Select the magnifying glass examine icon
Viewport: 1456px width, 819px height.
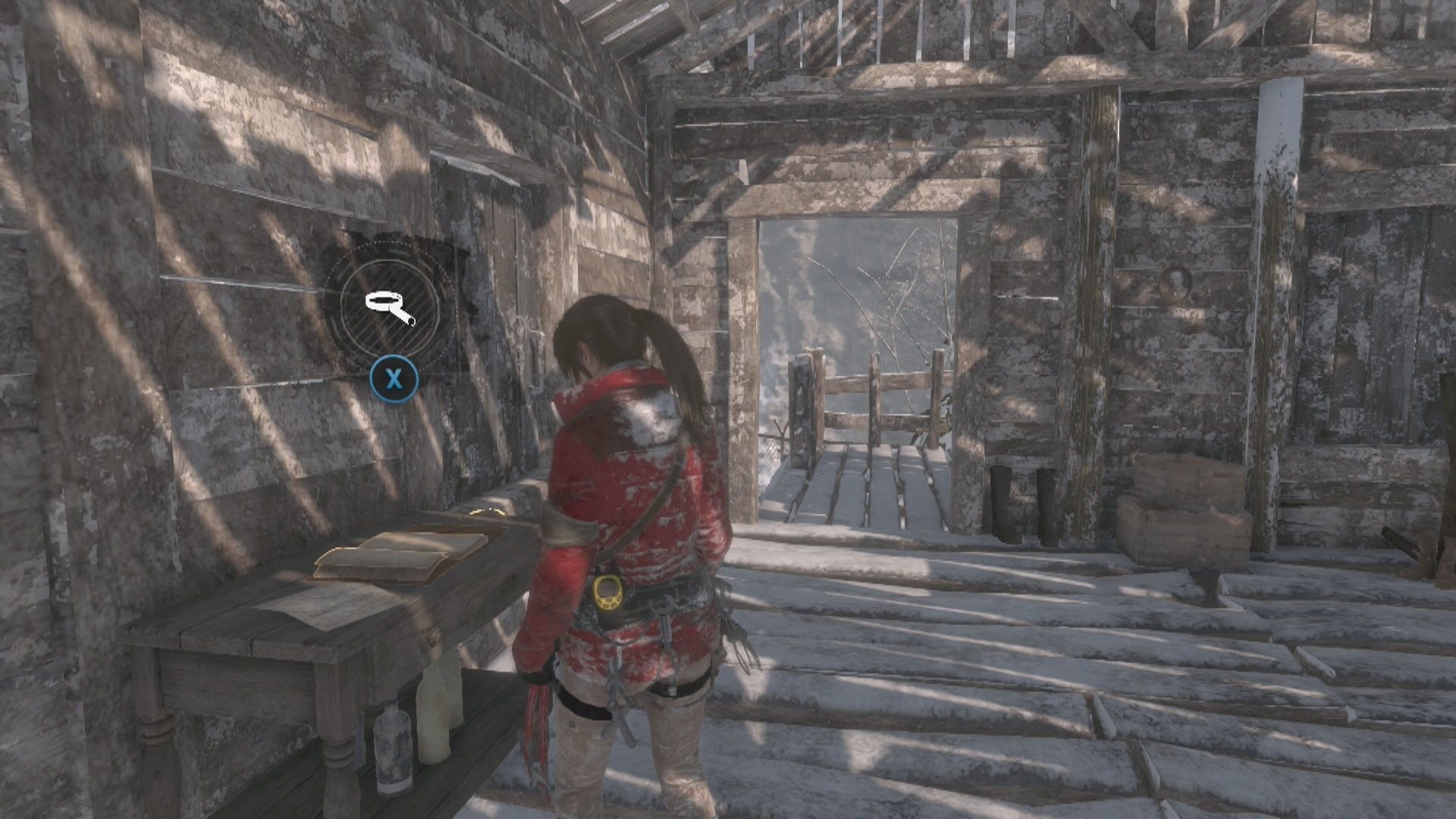(390, 307)
